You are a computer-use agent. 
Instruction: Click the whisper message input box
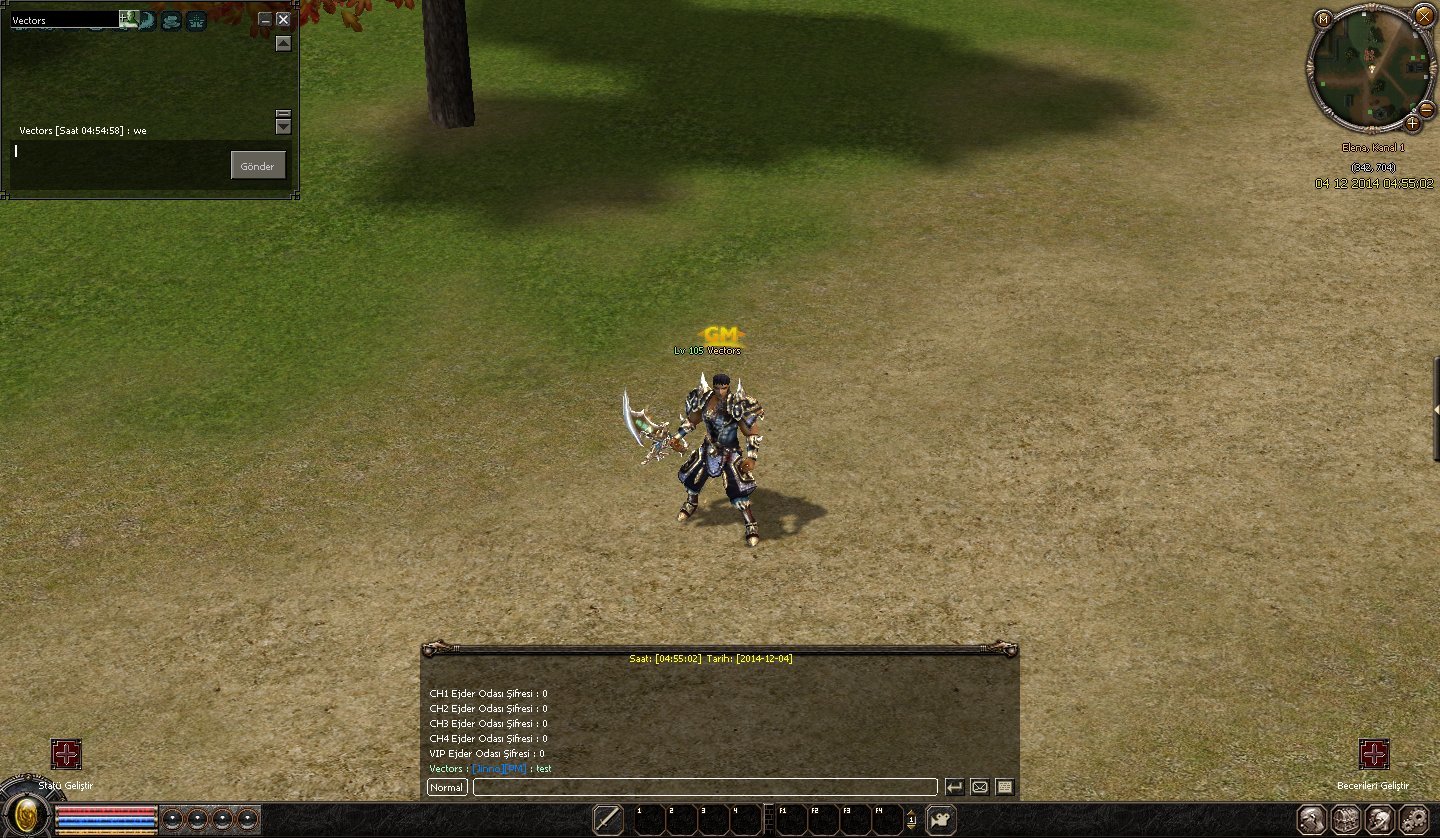tap(120, 163)
